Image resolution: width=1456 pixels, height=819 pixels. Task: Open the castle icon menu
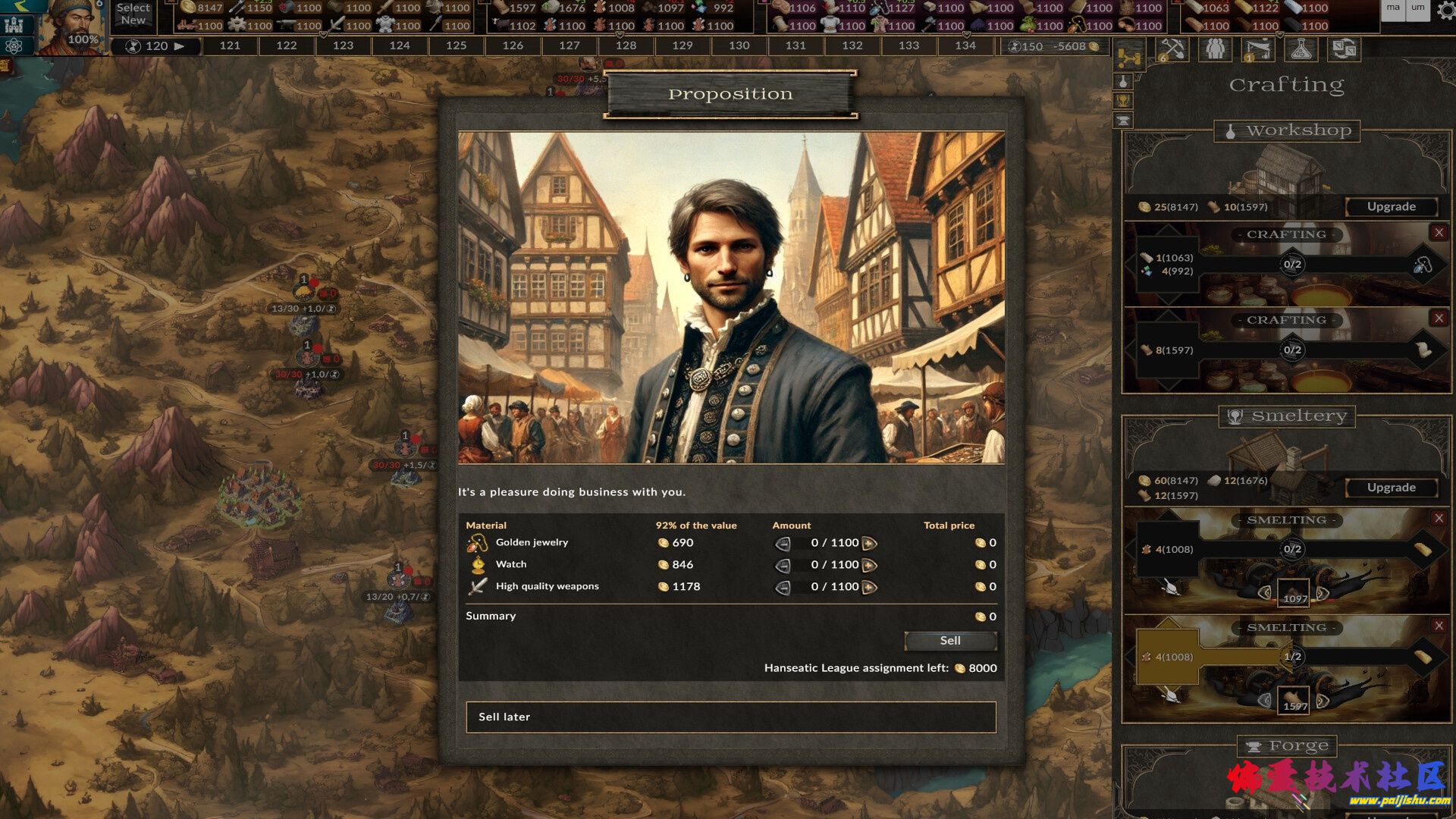(14, 24)
